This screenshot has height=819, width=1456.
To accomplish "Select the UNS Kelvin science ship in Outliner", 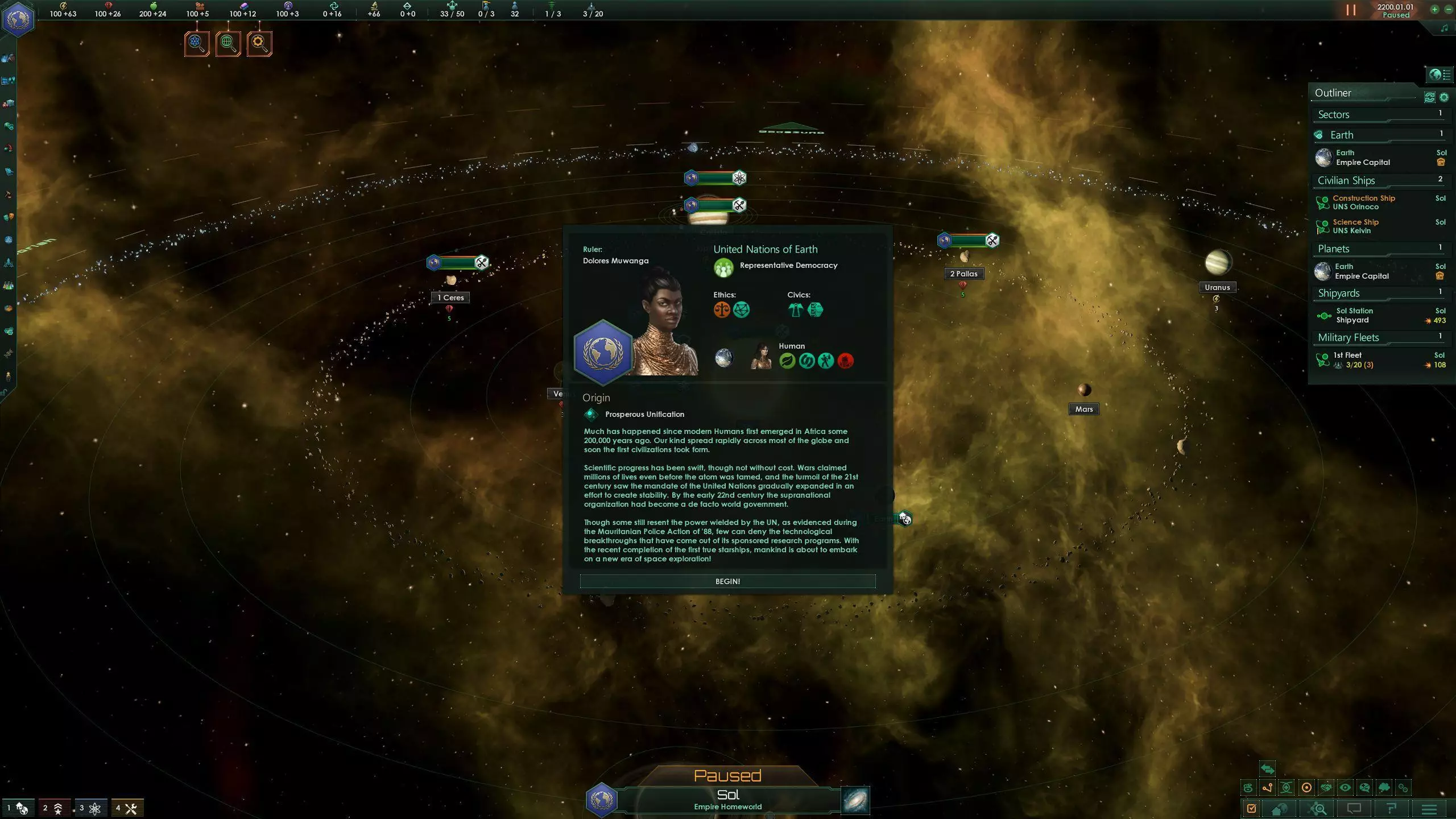I will coord(1359,226).
